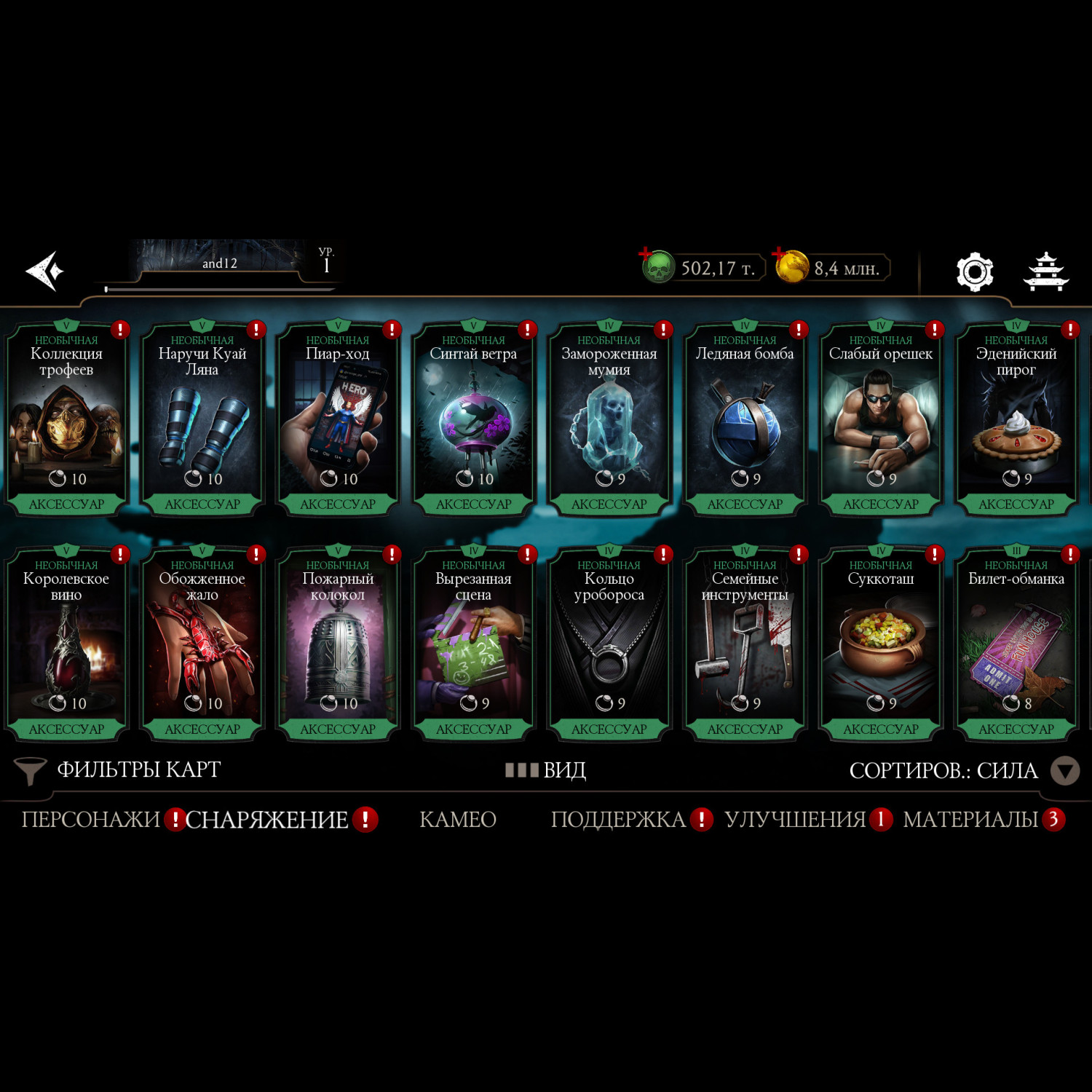Screen dimensions: 1092x1092
Task: Open the МАТЕРИАЛЫ tab
Action: [x=970, y=820]
